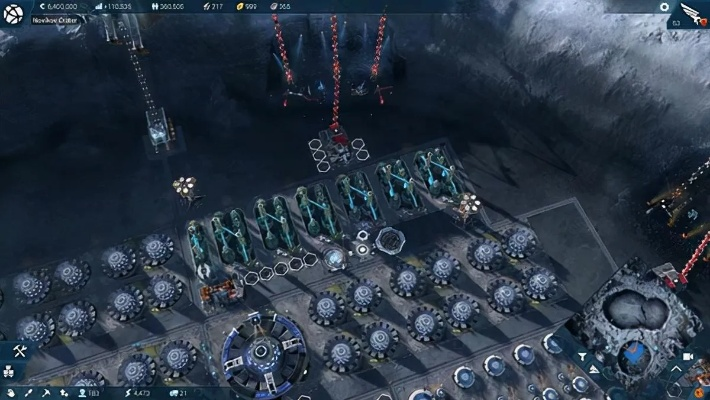Select the eyedropper copy tool
Screen dimensions: 710x400
(29, 393)
